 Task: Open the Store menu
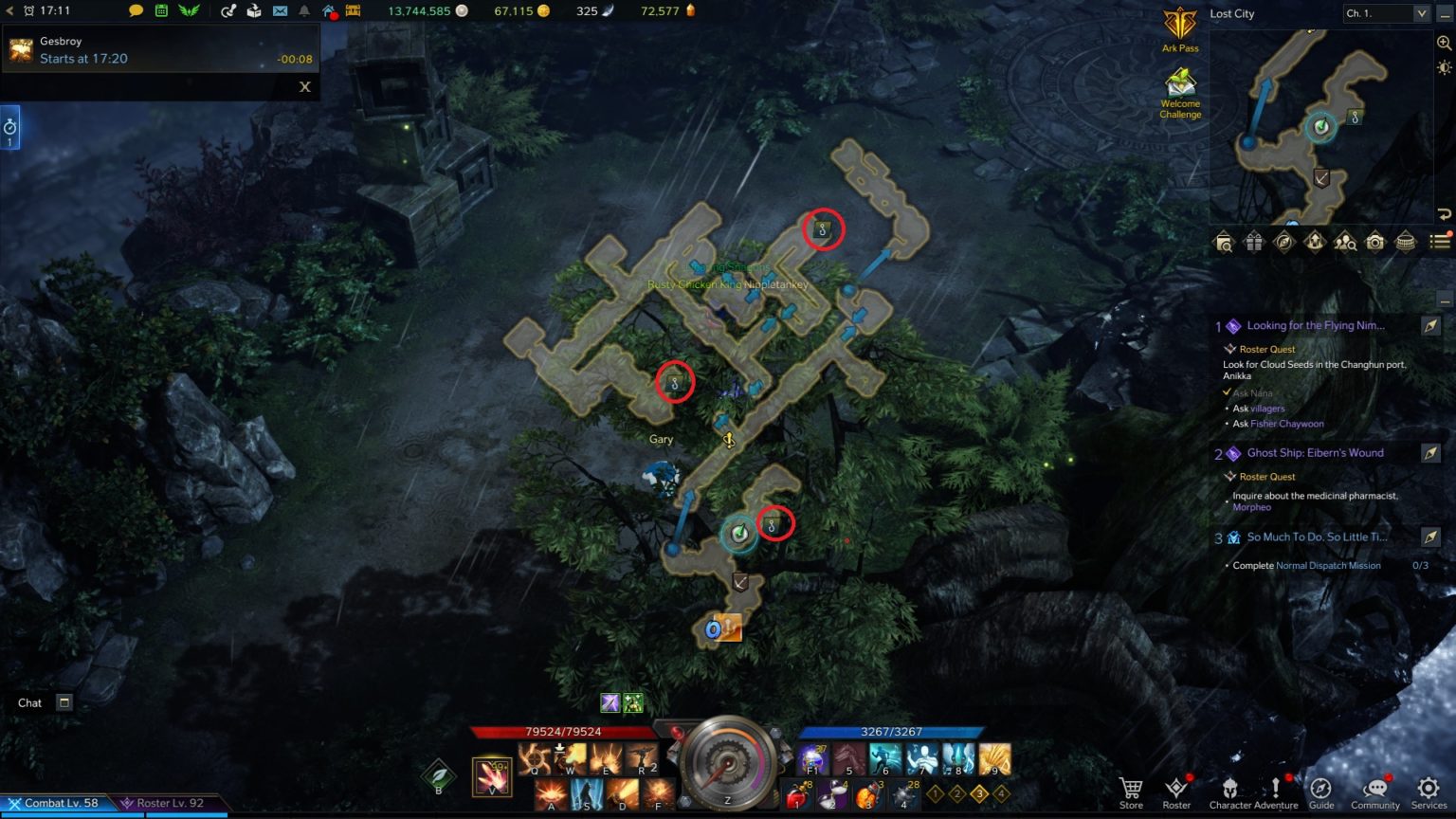[1130, 792]
